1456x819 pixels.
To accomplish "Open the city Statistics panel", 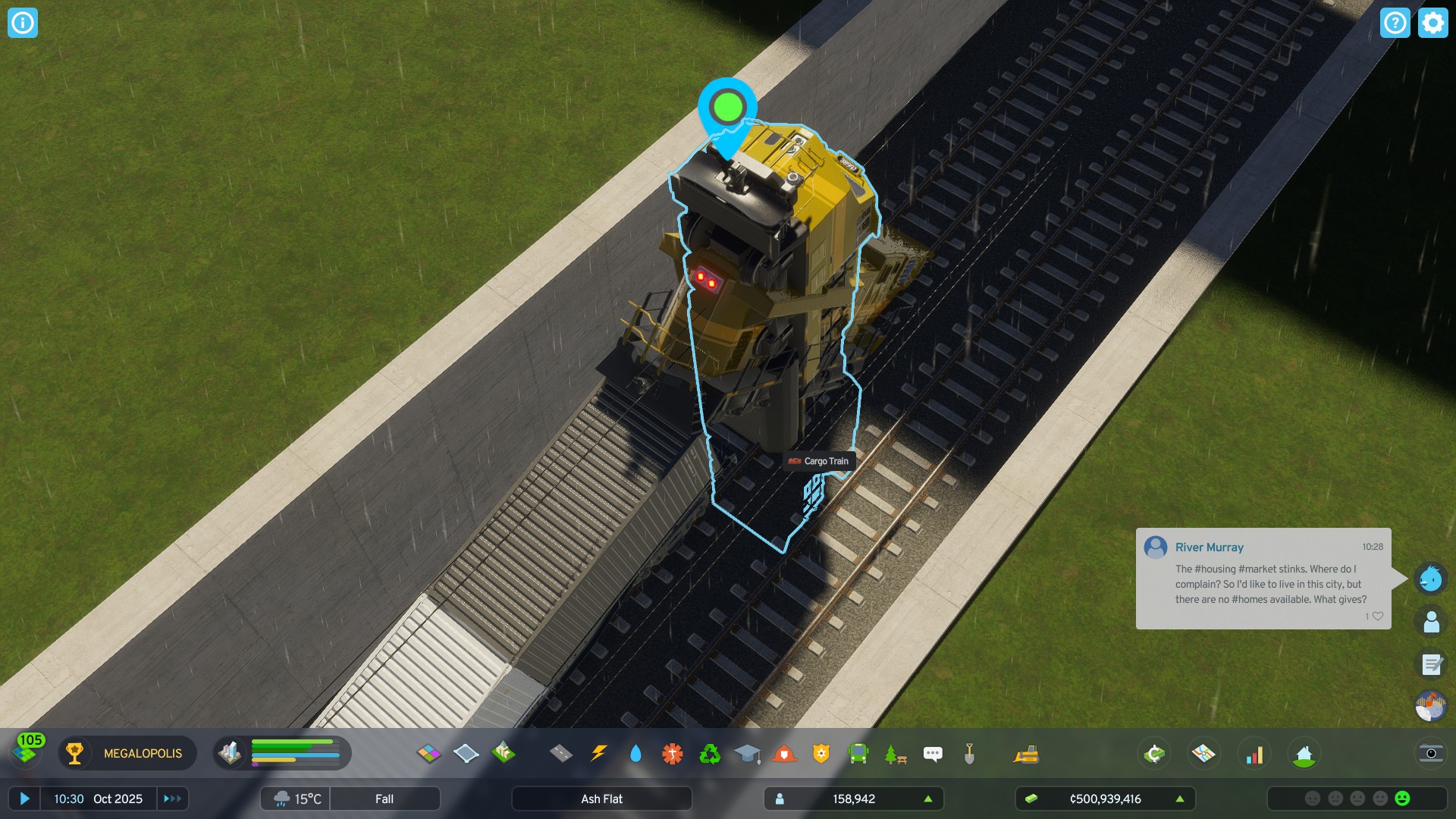I will 1255,753.
